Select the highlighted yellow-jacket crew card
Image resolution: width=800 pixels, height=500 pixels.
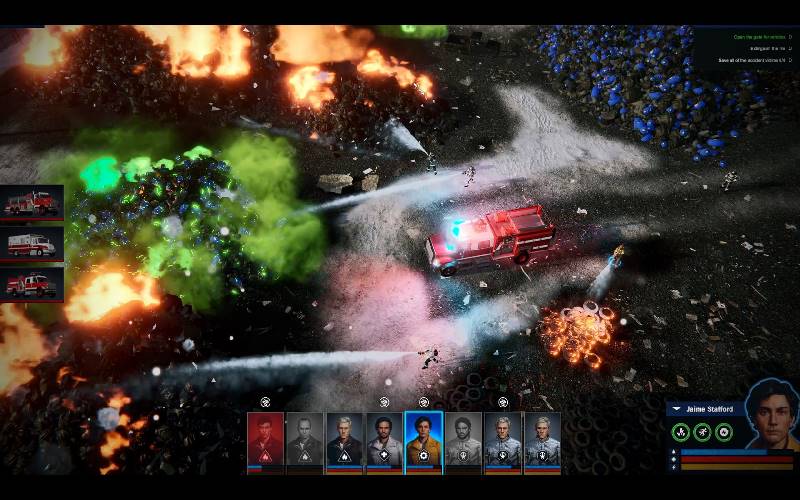(424, 441)
